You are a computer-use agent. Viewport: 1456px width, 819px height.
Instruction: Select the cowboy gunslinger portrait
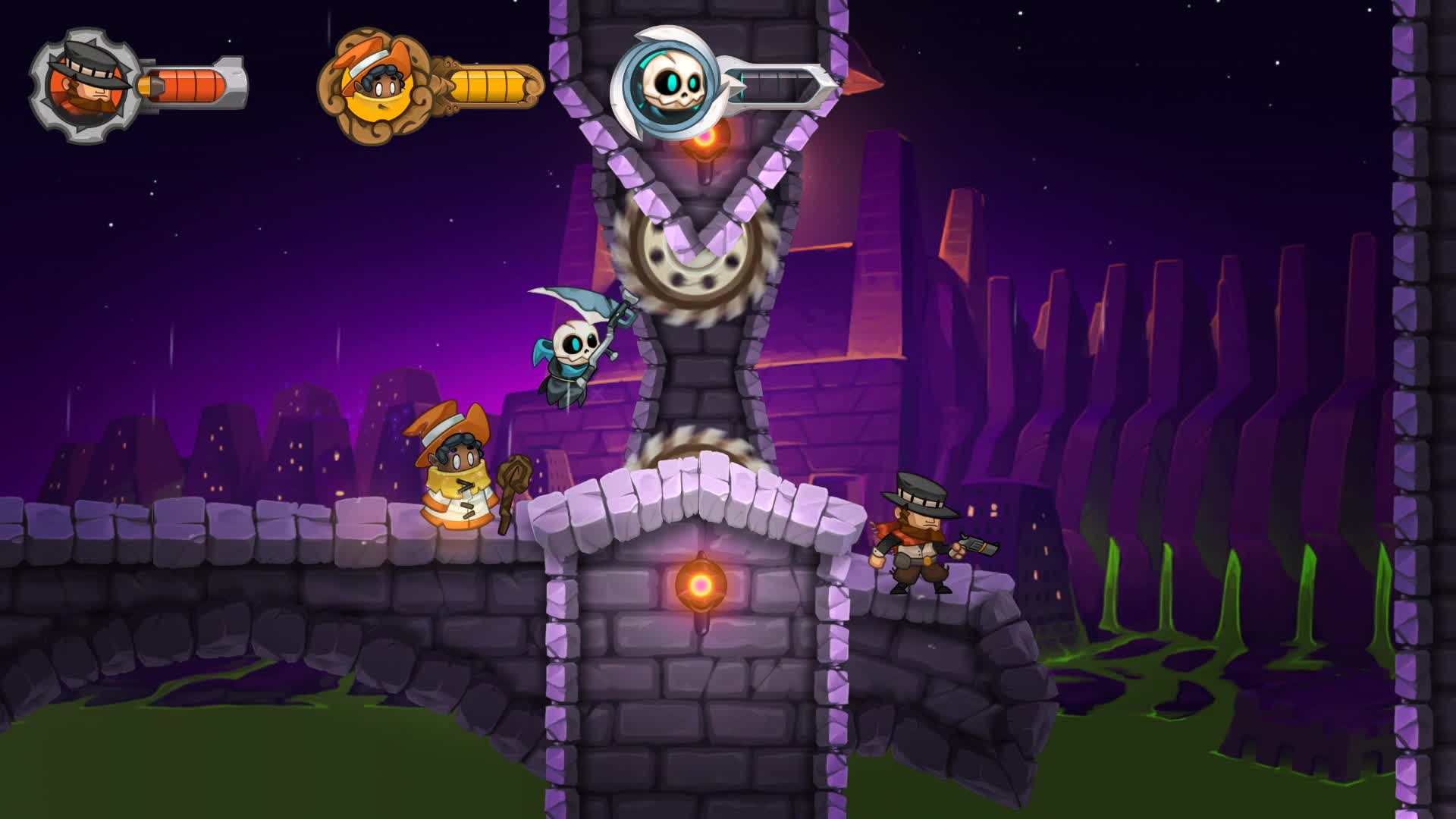tap(85, 86)
